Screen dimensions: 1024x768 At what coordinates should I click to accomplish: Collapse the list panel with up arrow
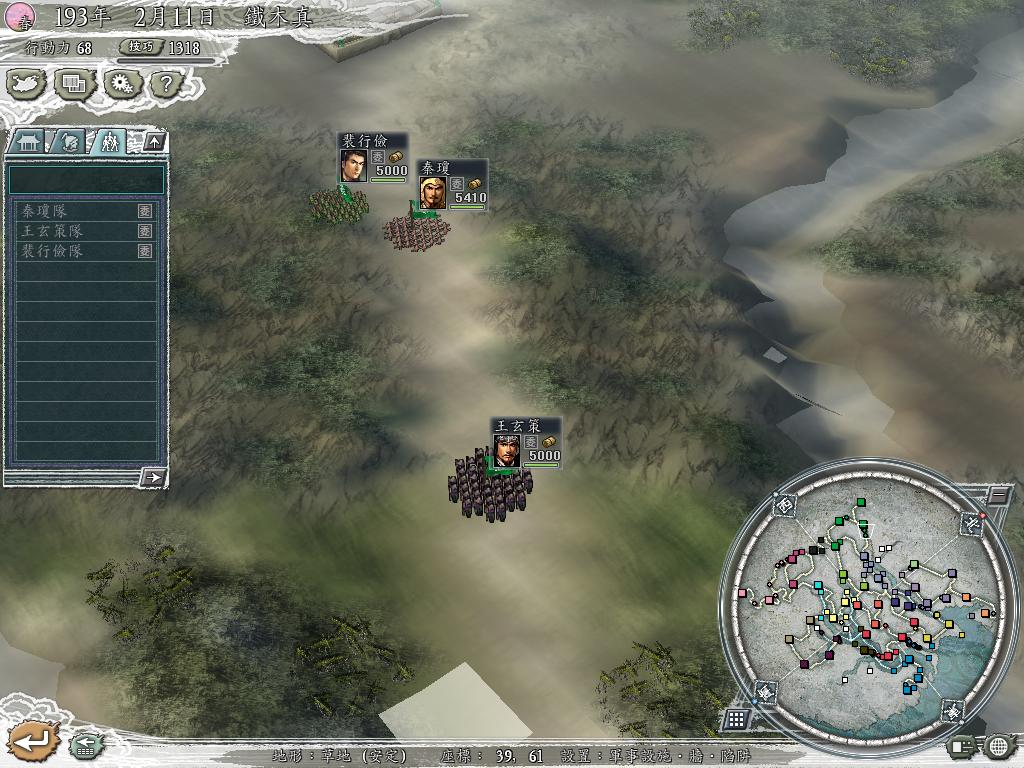click(153, 142)
